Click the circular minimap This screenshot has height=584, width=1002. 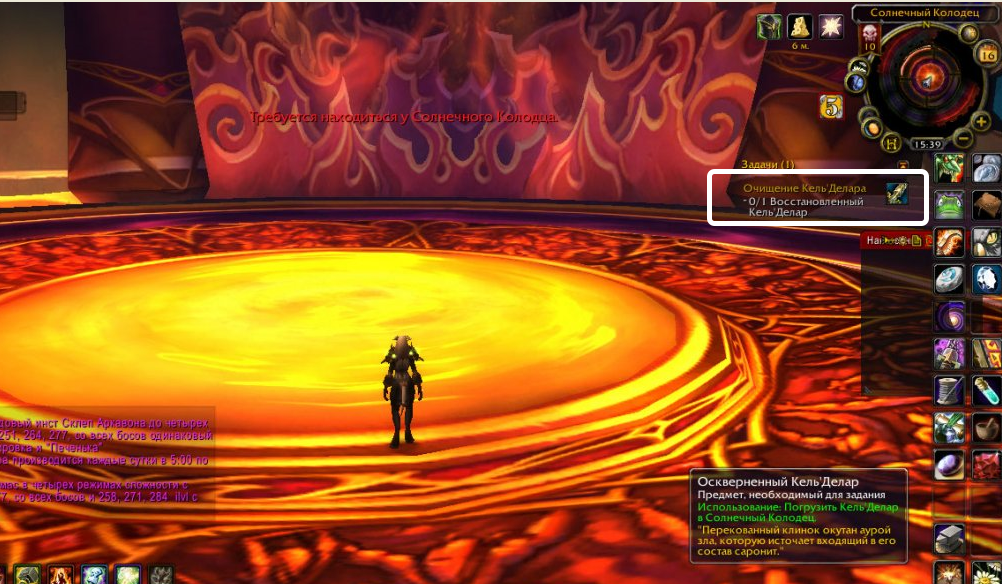pyautogui.click(x=926, y=78)
